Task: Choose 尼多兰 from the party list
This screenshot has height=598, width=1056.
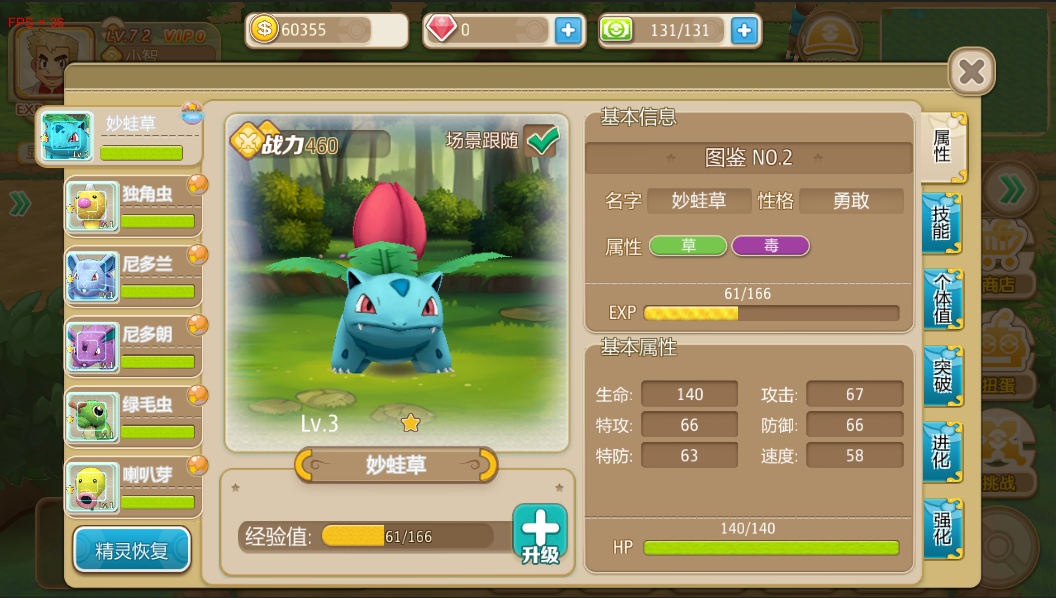Action: [134, 277]
